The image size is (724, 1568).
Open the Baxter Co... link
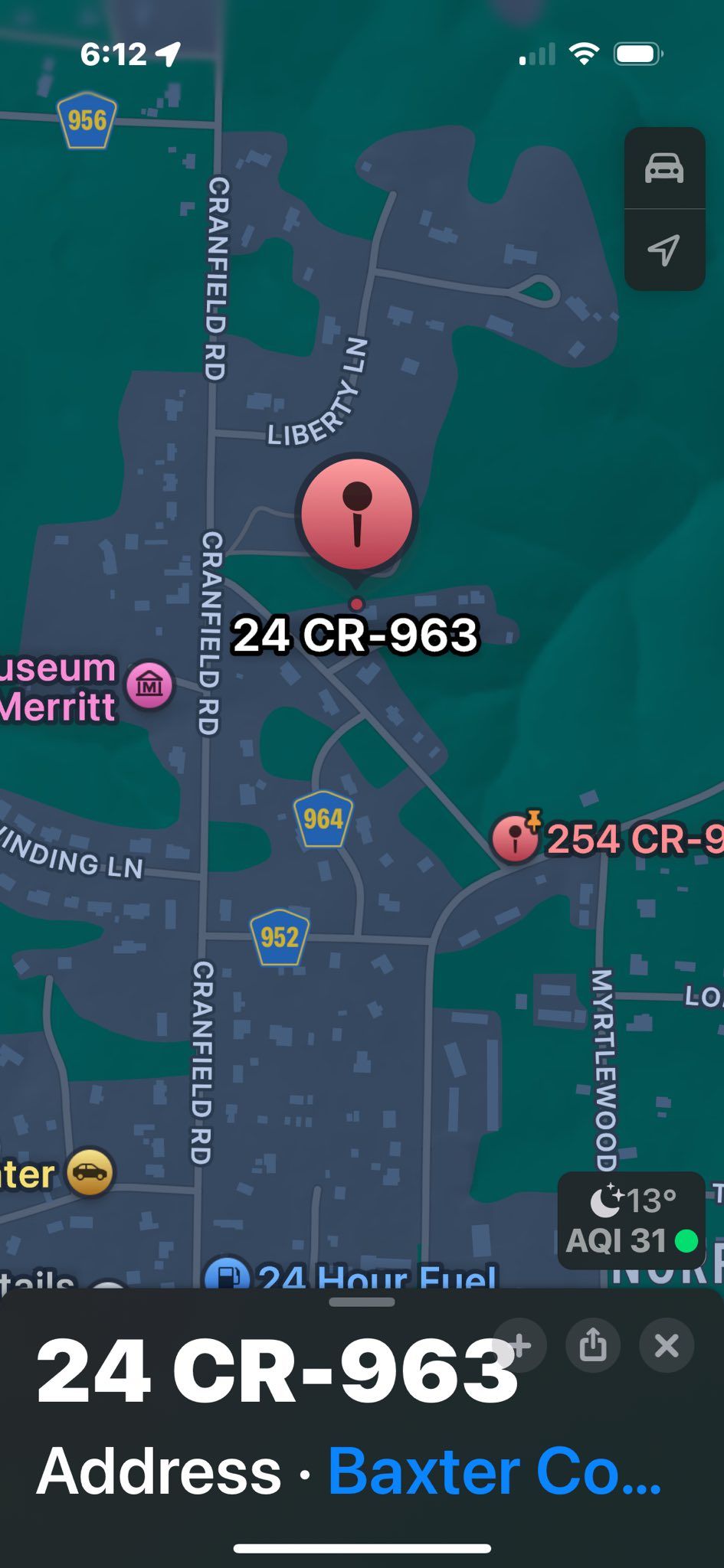tap(494, 1471)
